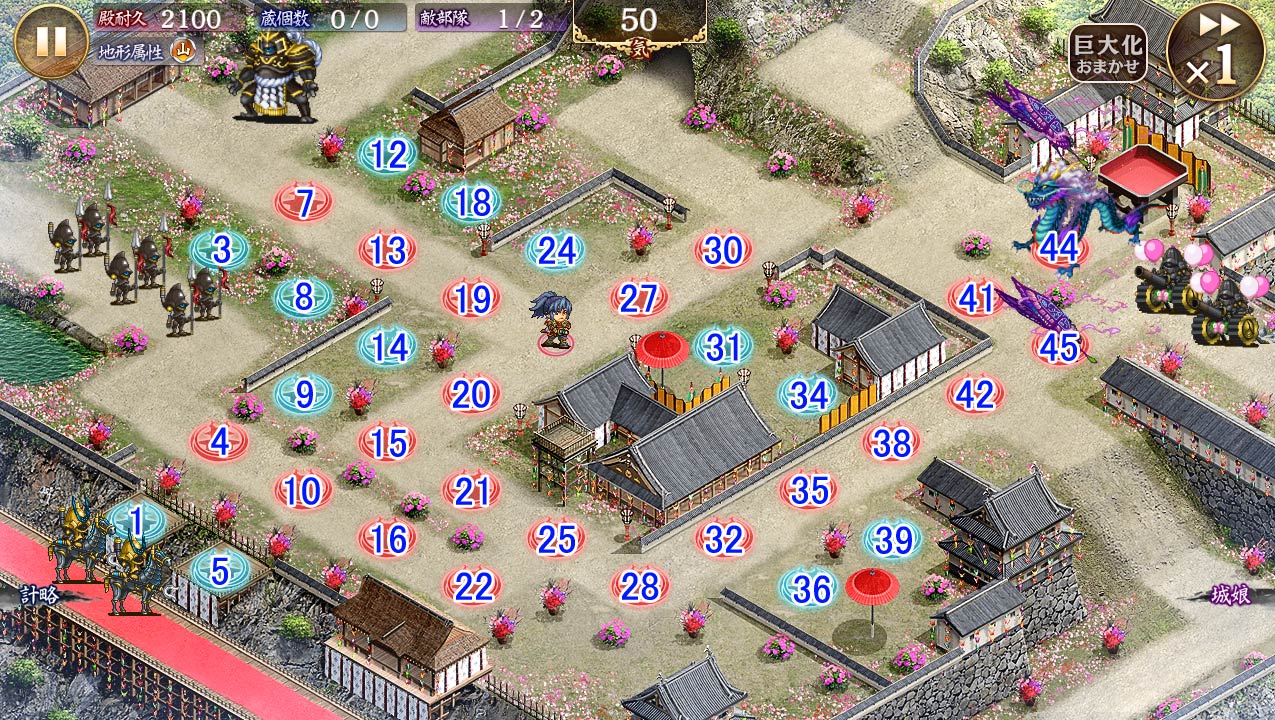1275x720 pixels.
Task: Open the 計略 stratagem panel
Action: click(38, 594)
